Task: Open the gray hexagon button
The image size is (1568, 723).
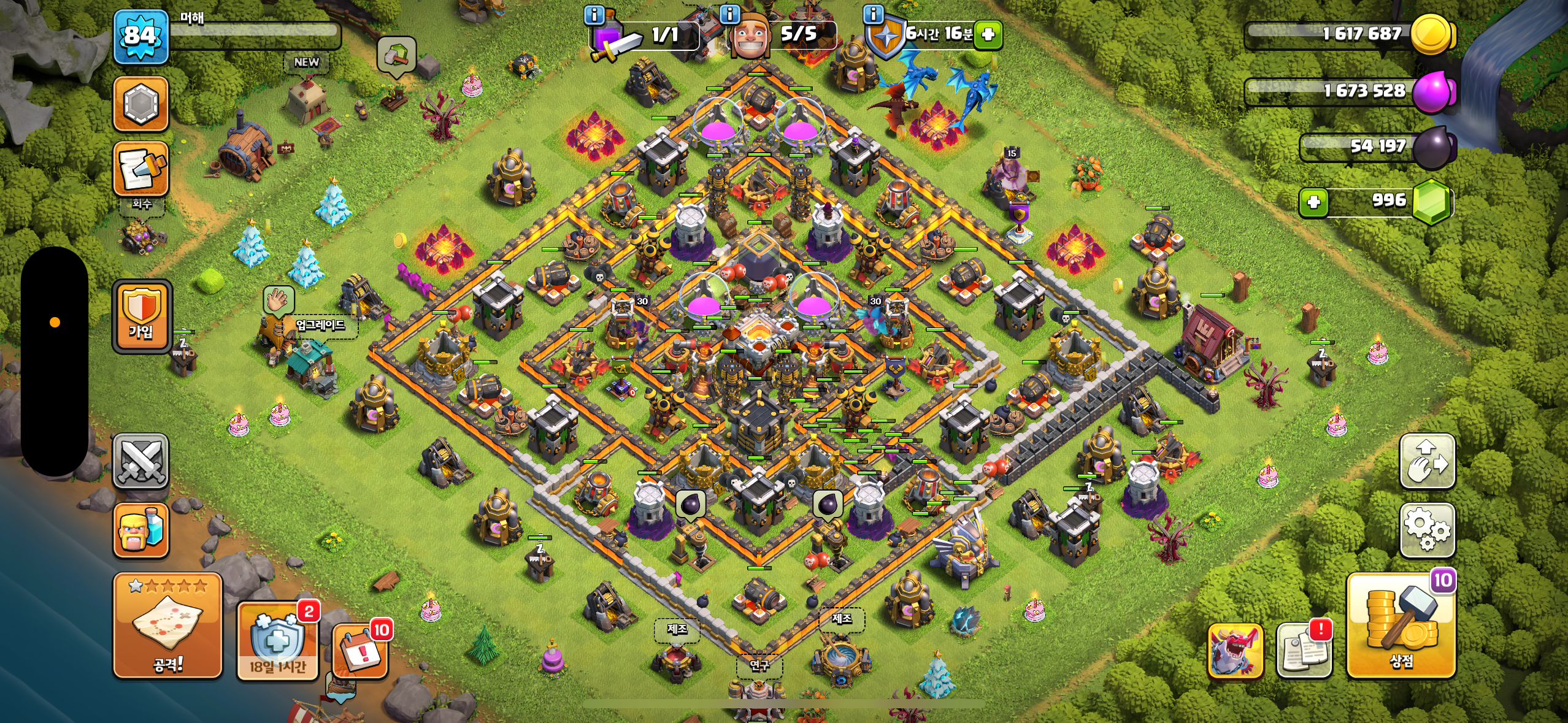Action: point(141,104)
